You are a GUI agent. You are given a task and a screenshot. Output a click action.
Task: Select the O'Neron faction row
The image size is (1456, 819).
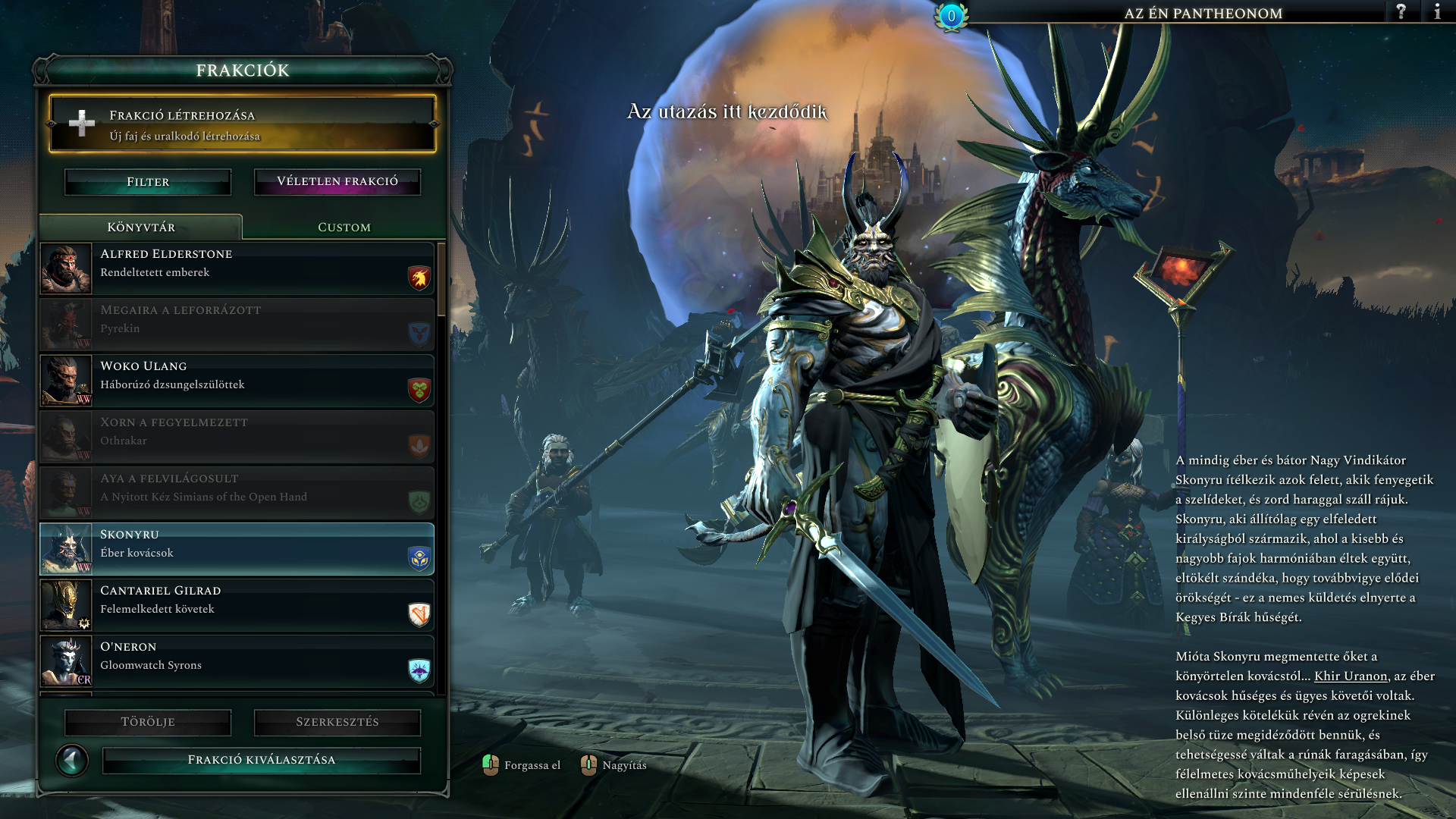point(237,661)
